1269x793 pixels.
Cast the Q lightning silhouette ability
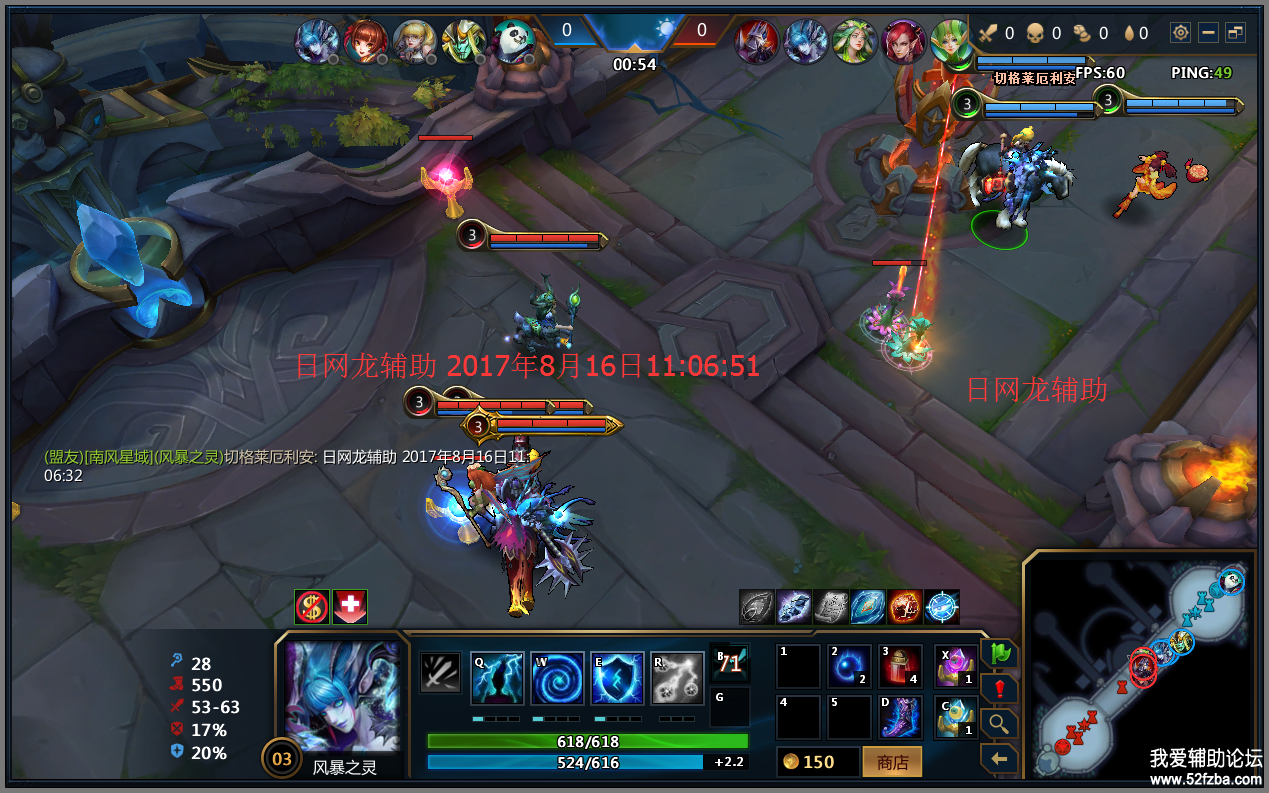point(498,679)
